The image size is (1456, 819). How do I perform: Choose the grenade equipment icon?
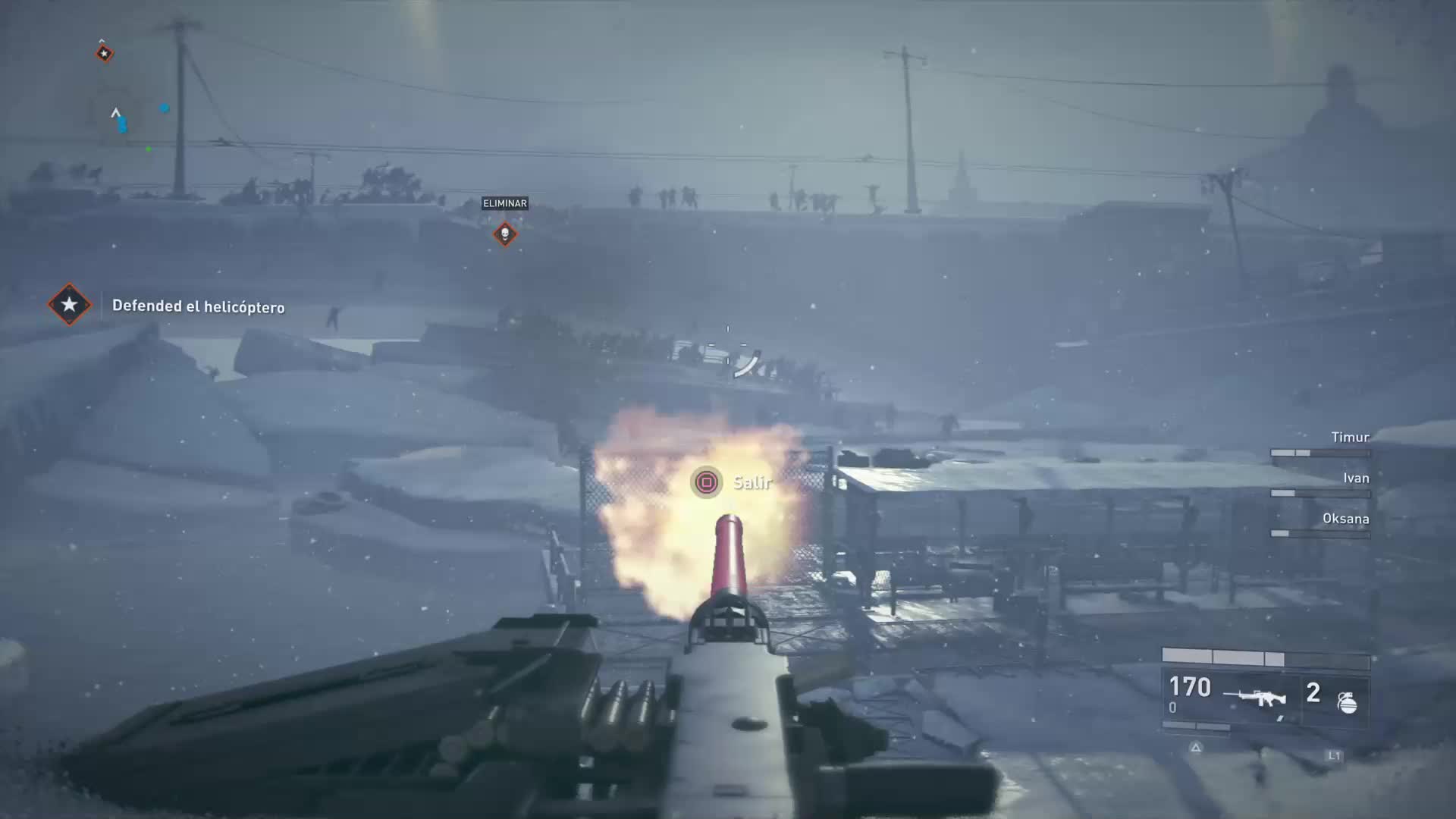(x=1347, y=701)
